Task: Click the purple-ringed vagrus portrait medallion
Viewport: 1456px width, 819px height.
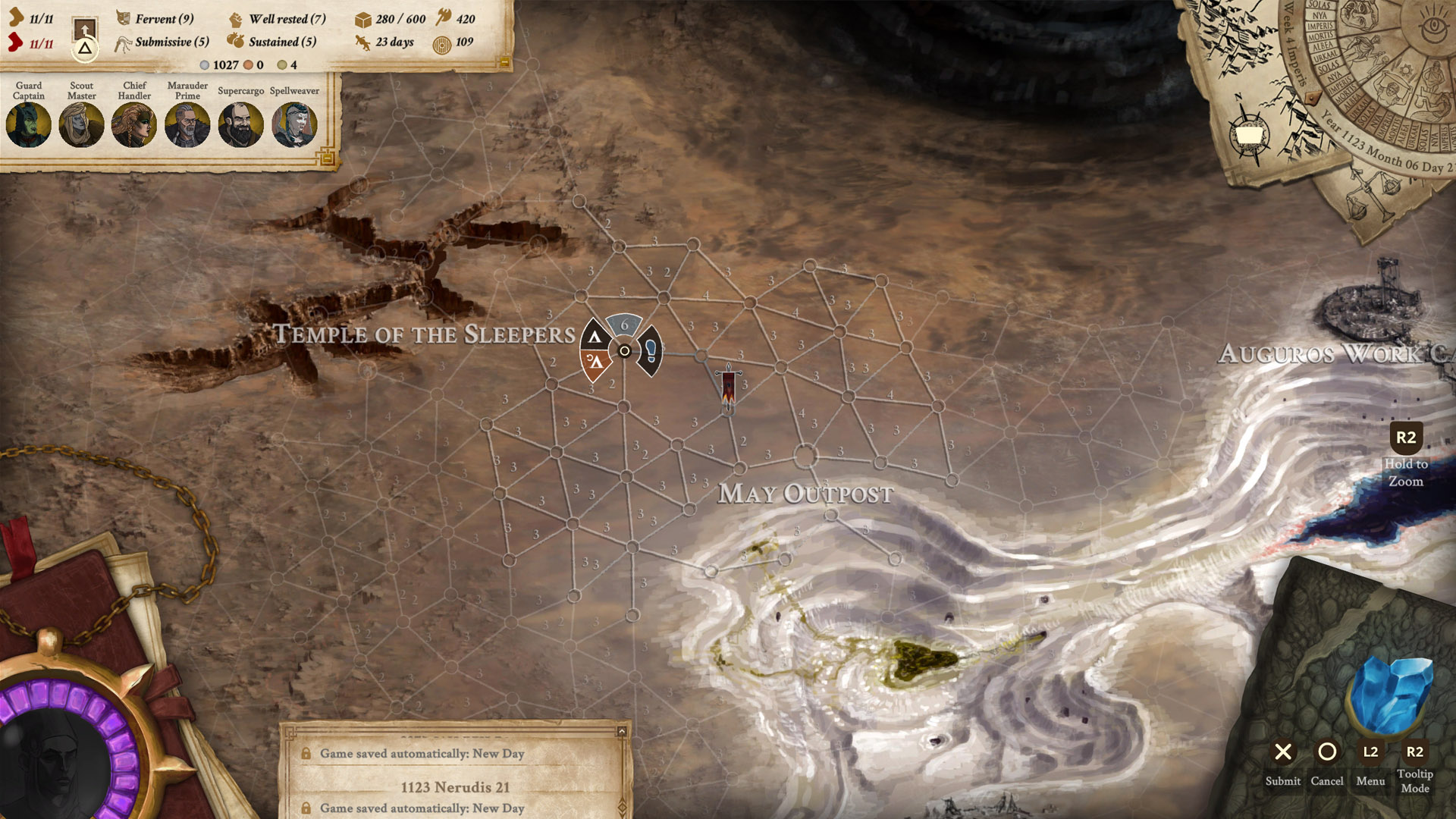Action: pos(61,751)
